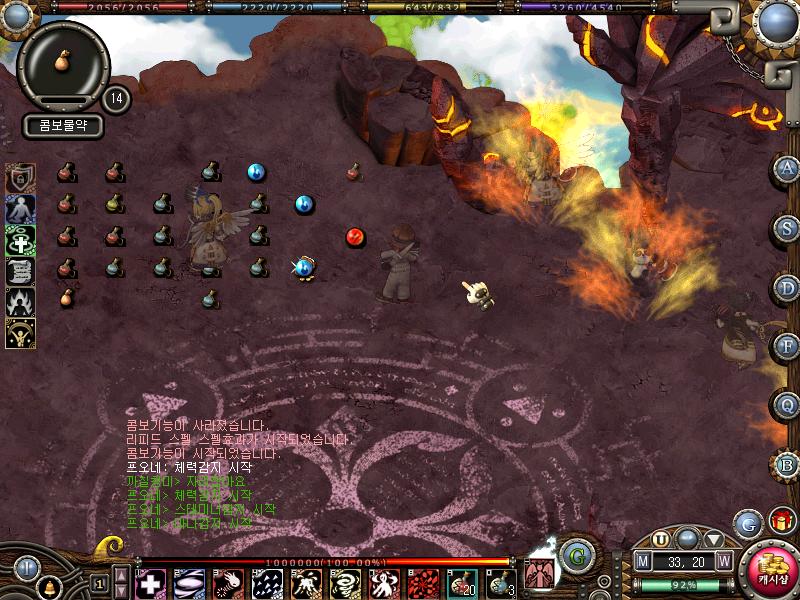Click the W button beside the coordinates
Image resolution: width=800 pixels, height=600 pixels.
coord(723,562)
